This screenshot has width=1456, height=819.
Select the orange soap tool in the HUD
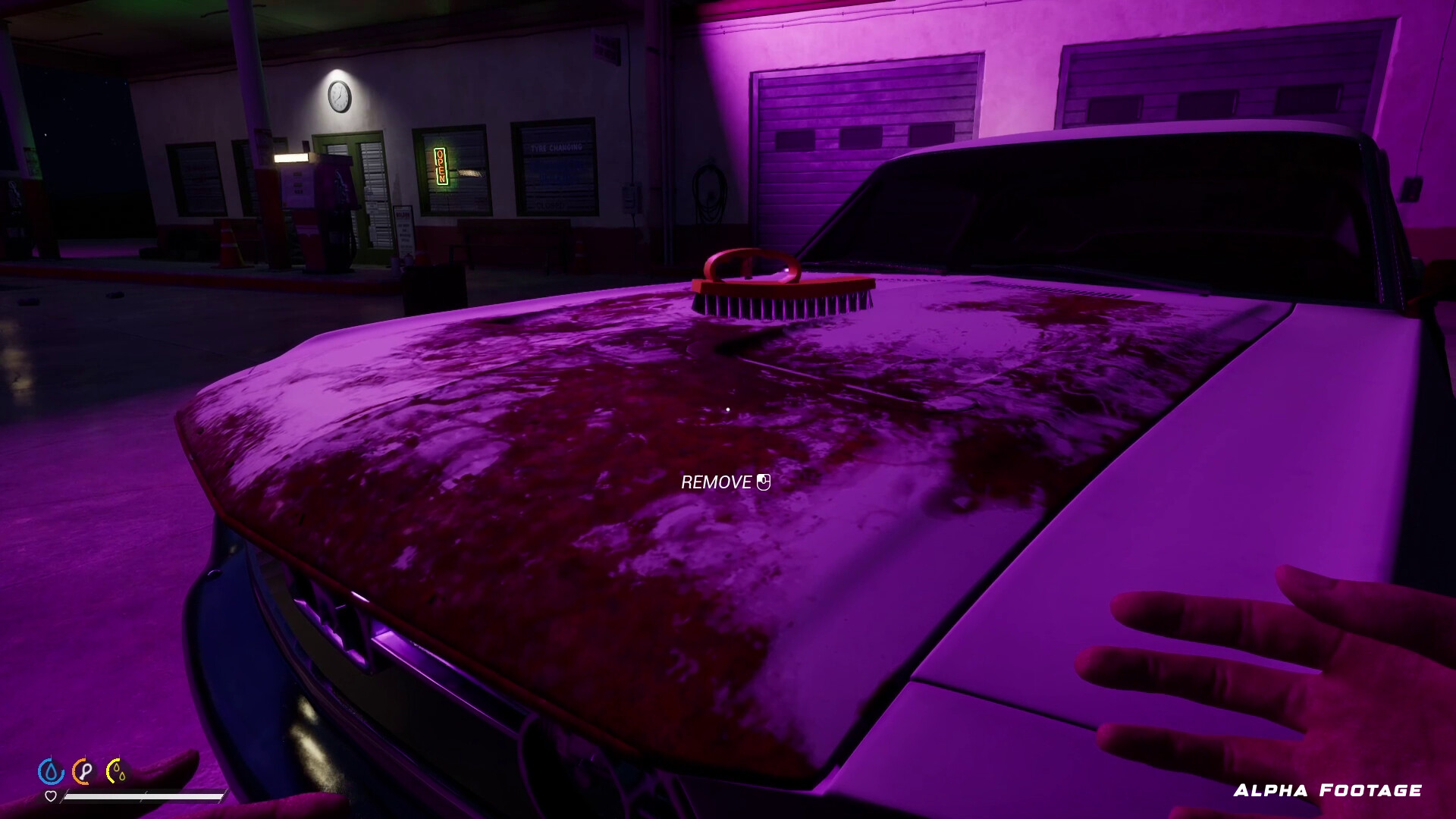tap(82, 771)
